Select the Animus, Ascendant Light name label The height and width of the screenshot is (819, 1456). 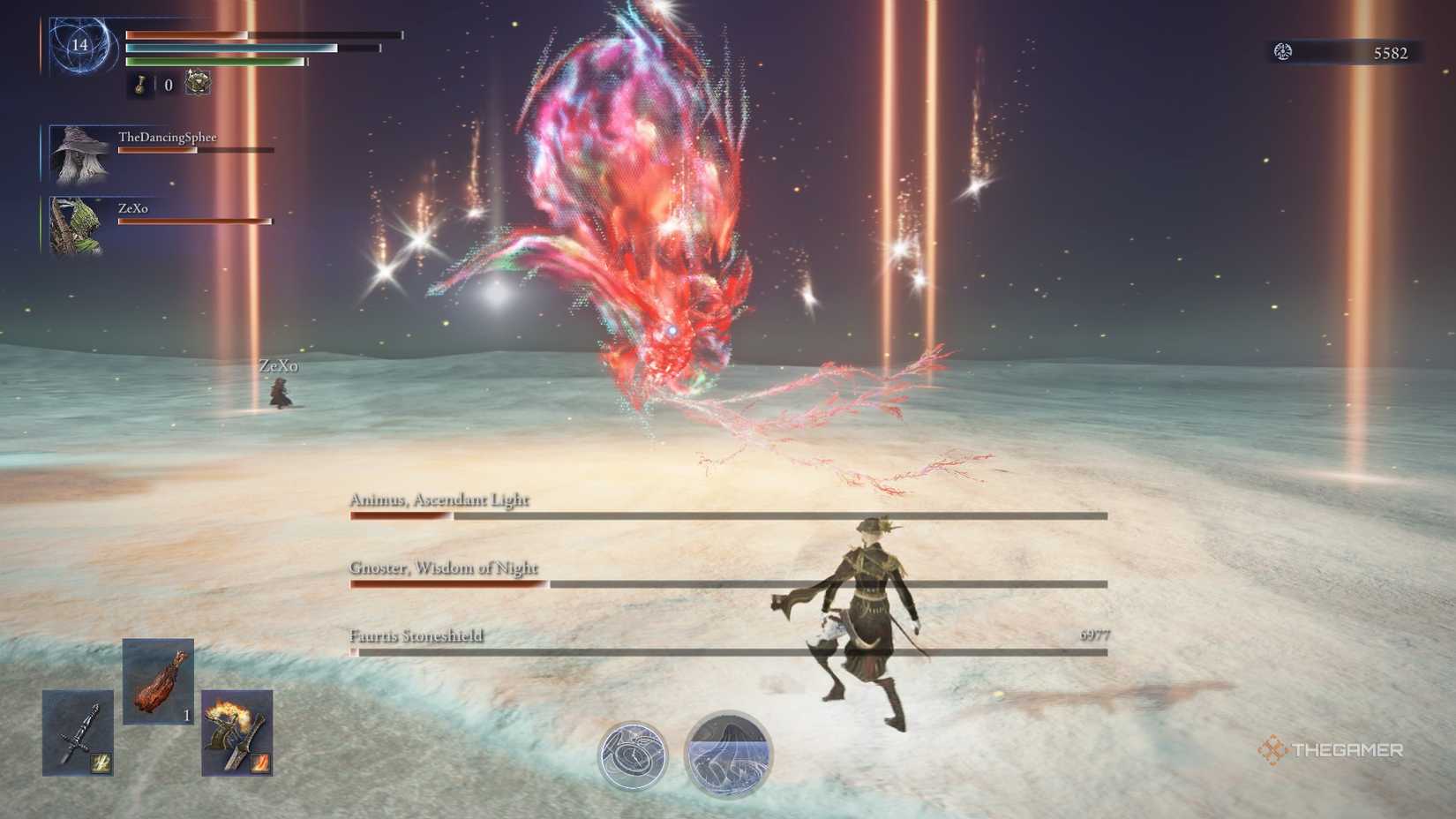click(439, 500)
